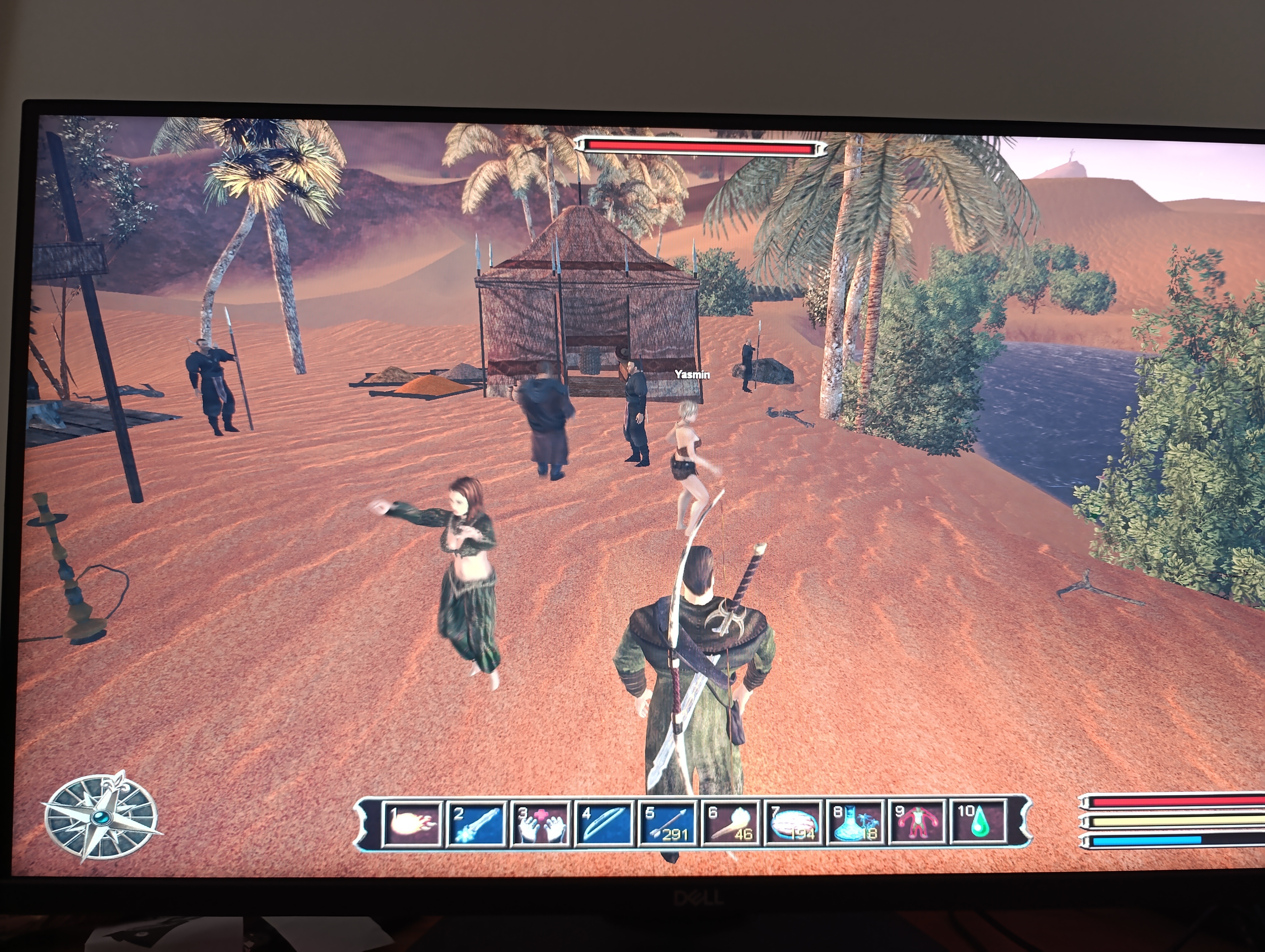This screenshot has height=952, width=1265.
Task: Drink the blue flask potion in slot 8
Action: tap(855, 823)
